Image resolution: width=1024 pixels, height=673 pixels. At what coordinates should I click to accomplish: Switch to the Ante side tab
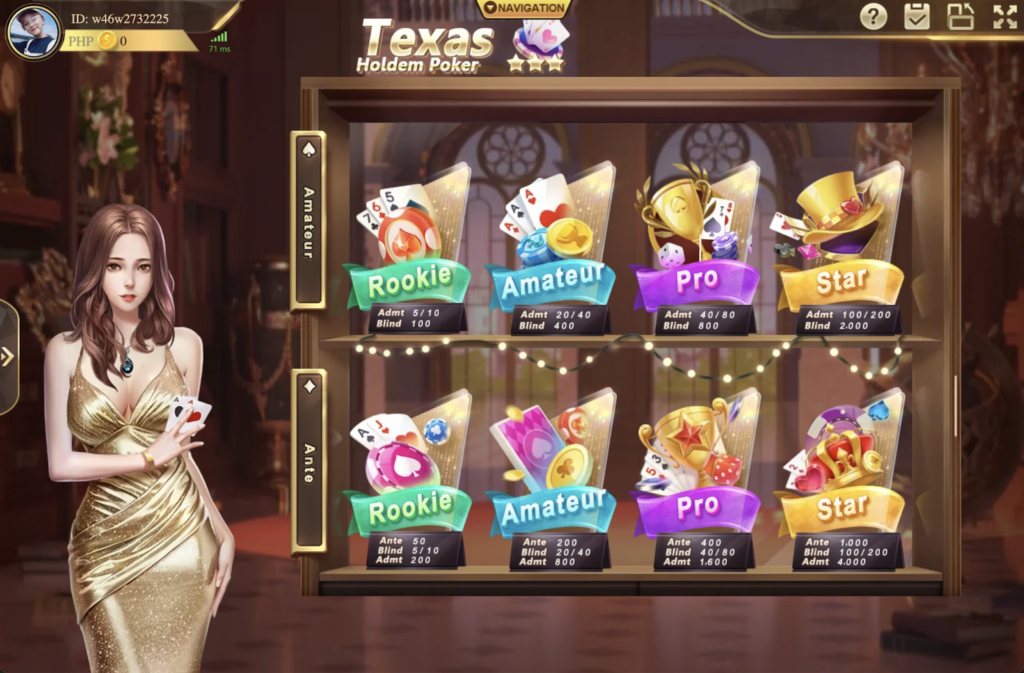308,461
